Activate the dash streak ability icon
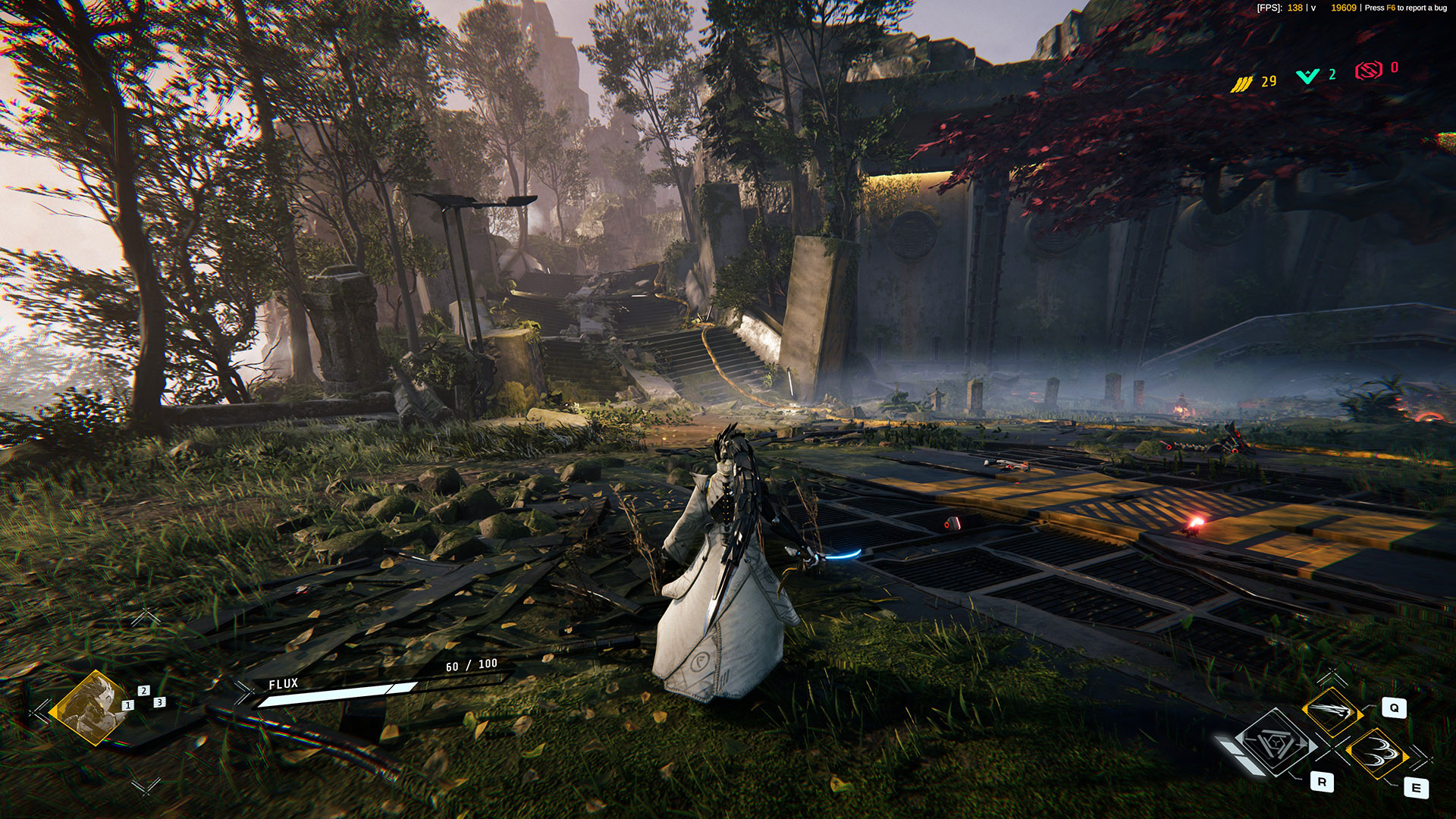This screenshot has width=1456, height=819. click(1332, 711)
